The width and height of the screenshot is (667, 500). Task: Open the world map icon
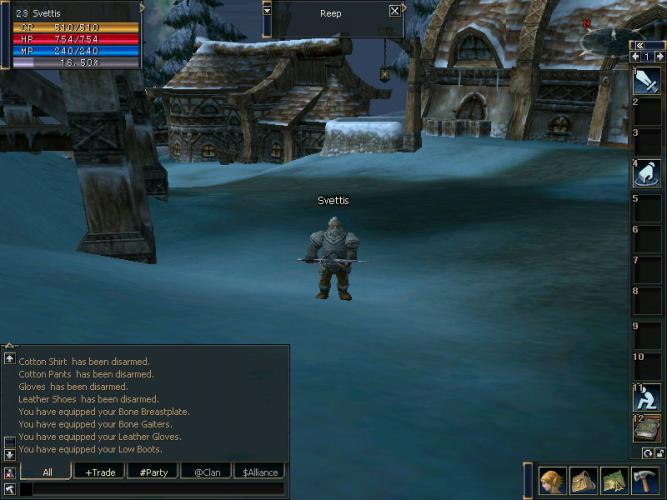(x=613, y=481)
